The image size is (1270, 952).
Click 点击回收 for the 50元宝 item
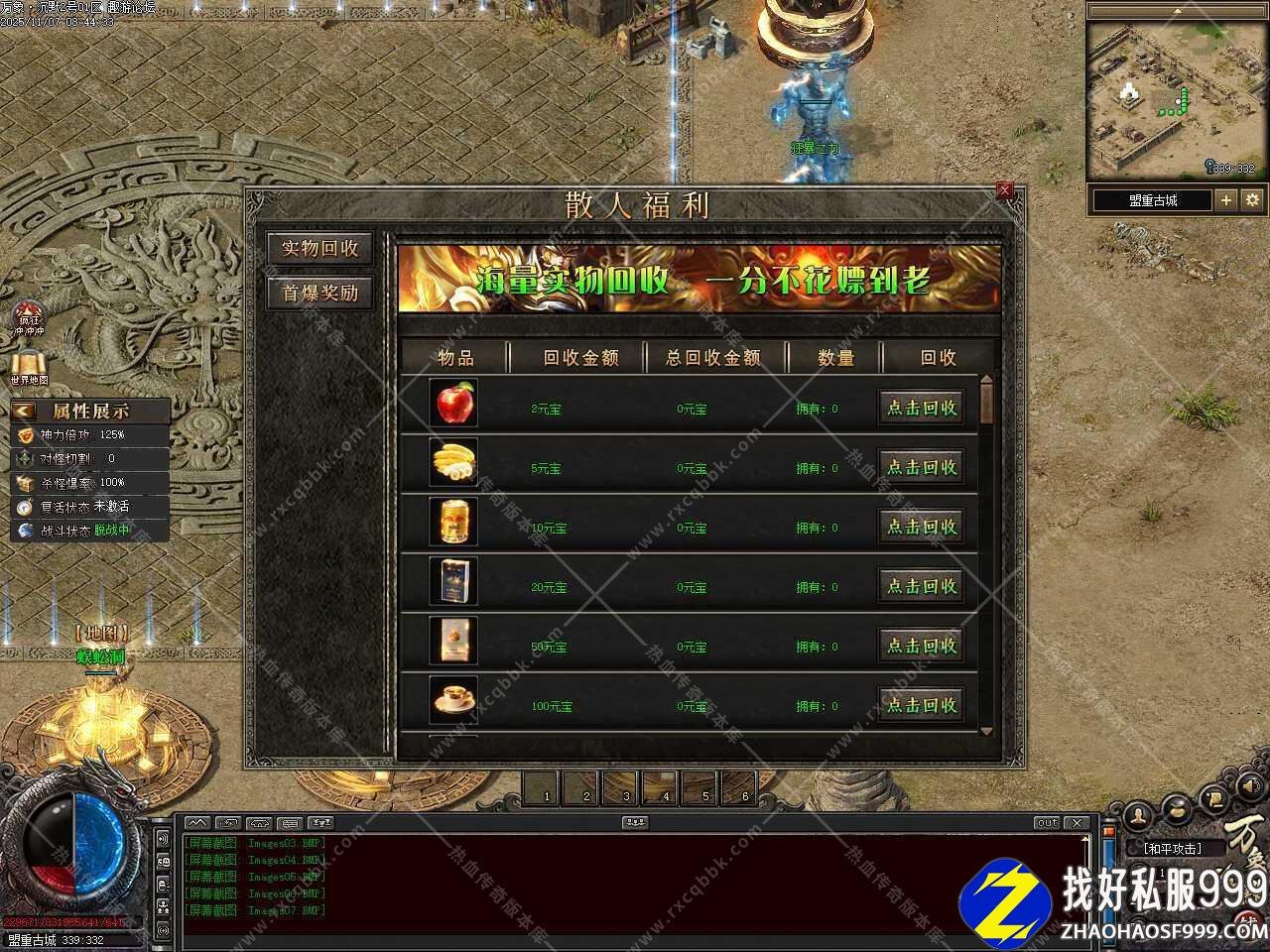[x=922, y=646]
